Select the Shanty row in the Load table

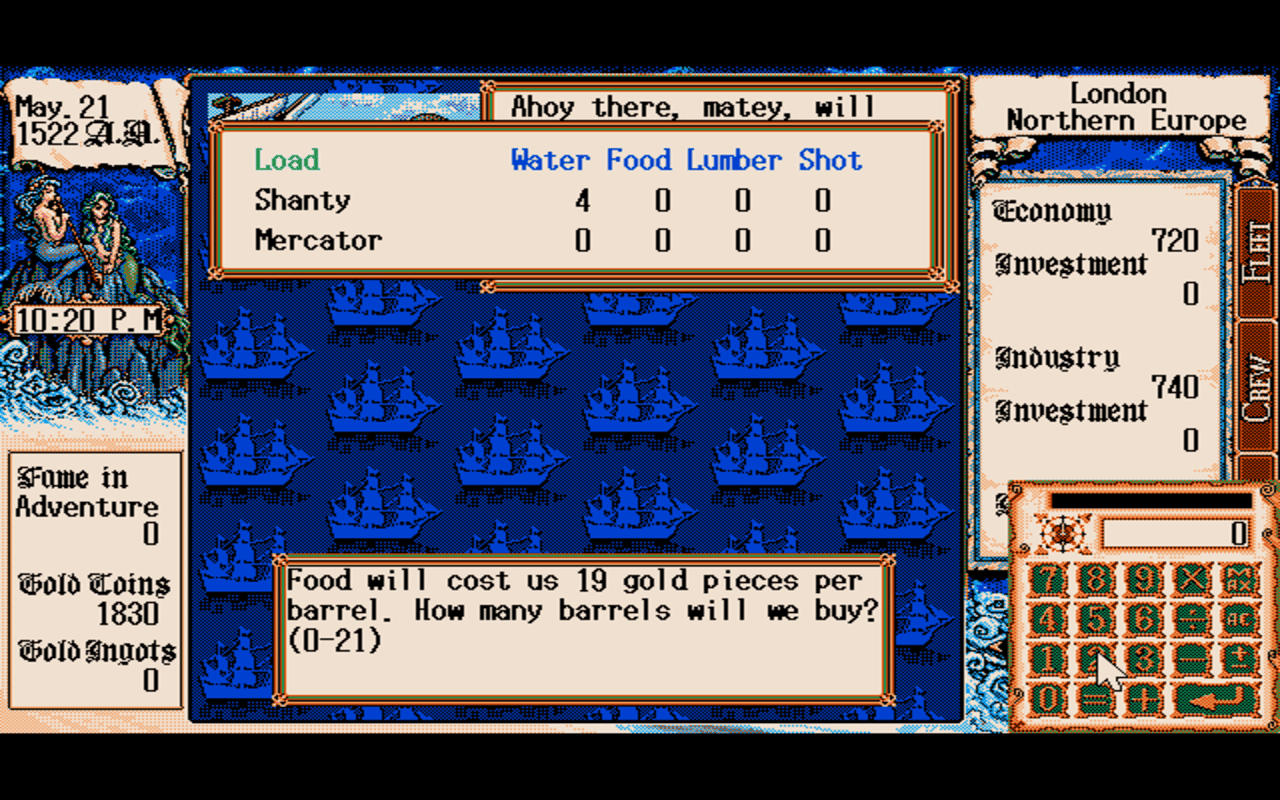[302, 200]
